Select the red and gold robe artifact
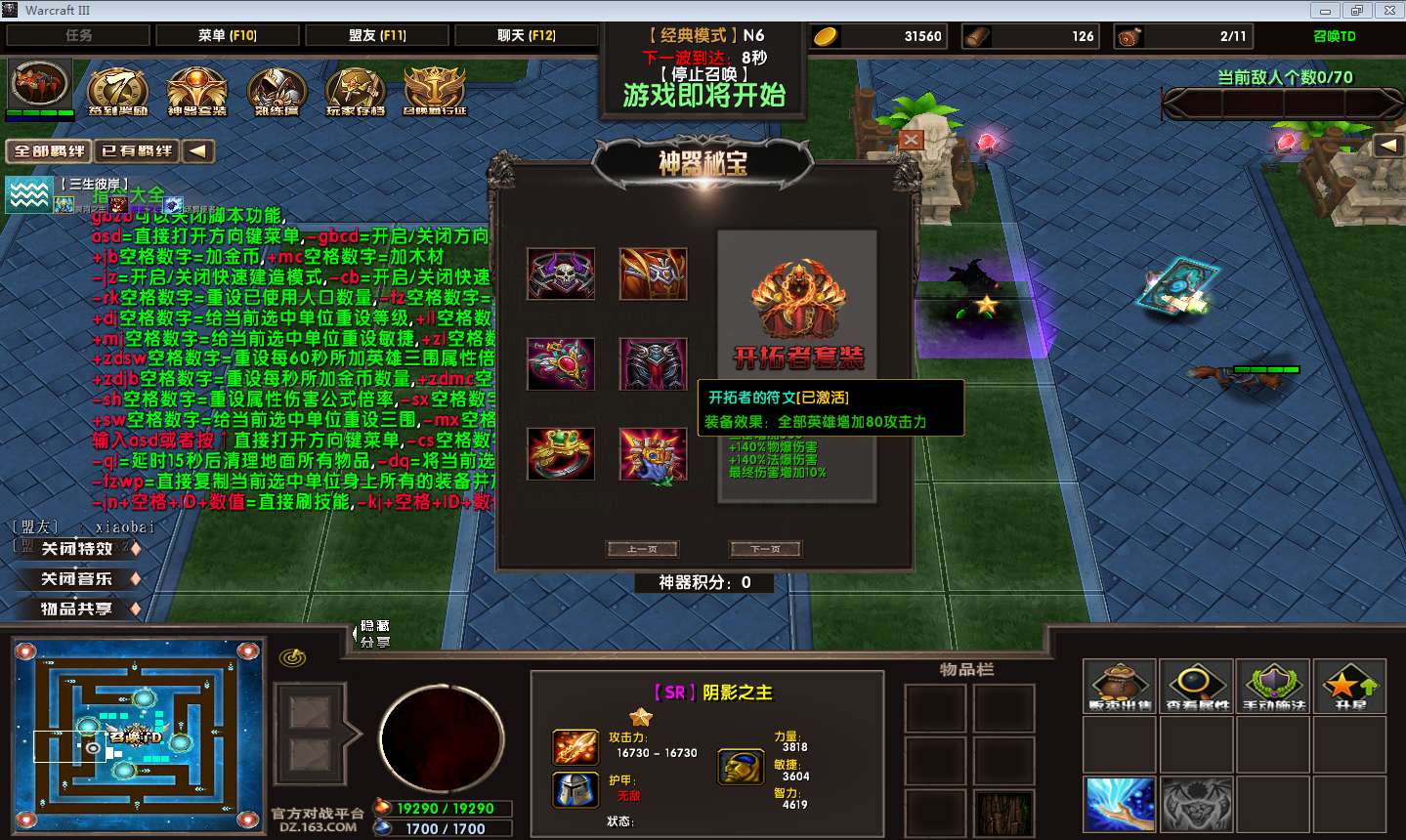The image size is (1406, 840). coord(653,273)
